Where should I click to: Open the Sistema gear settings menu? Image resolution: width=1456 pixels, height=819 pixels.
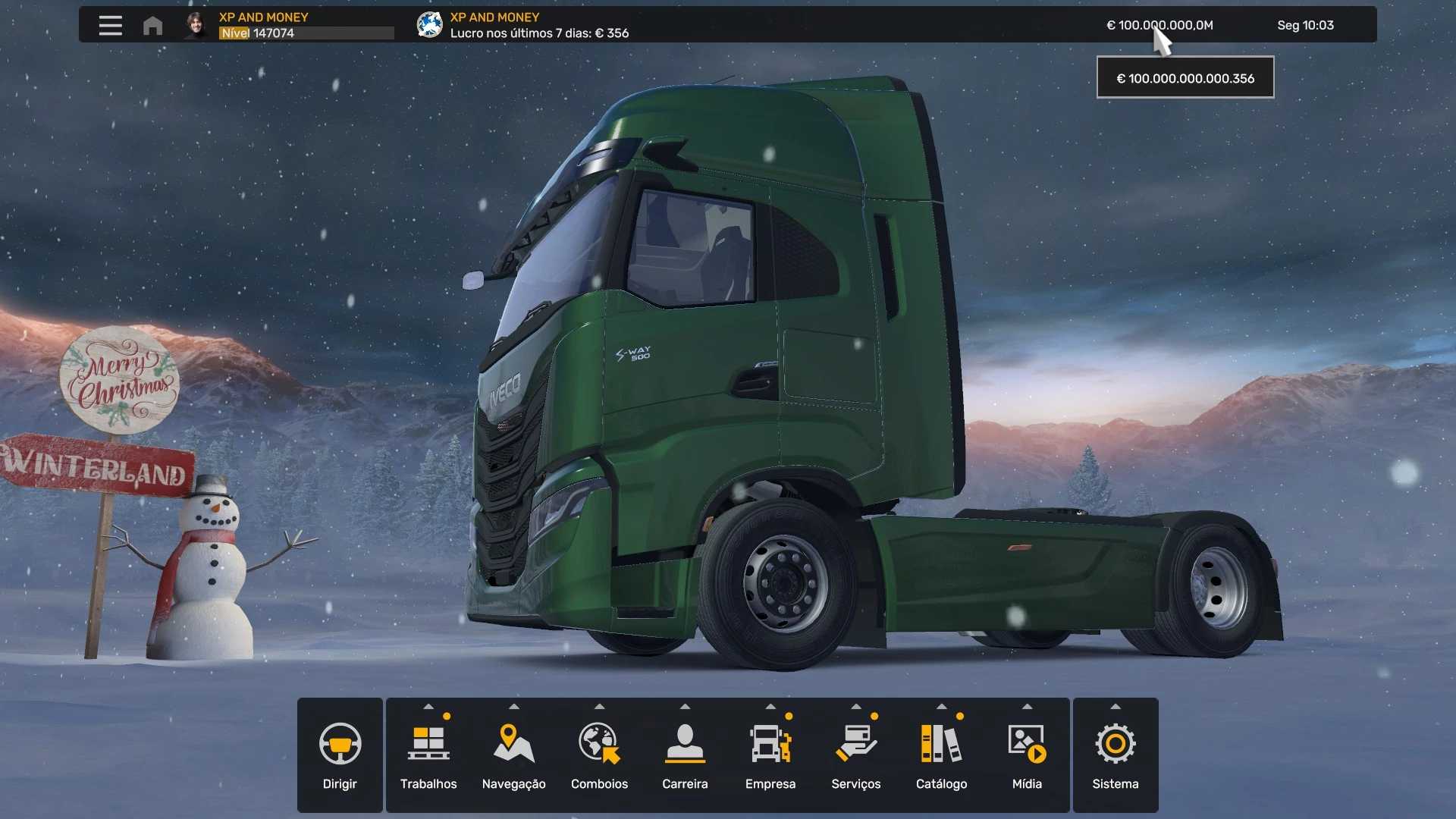[x=1115, y=755]
